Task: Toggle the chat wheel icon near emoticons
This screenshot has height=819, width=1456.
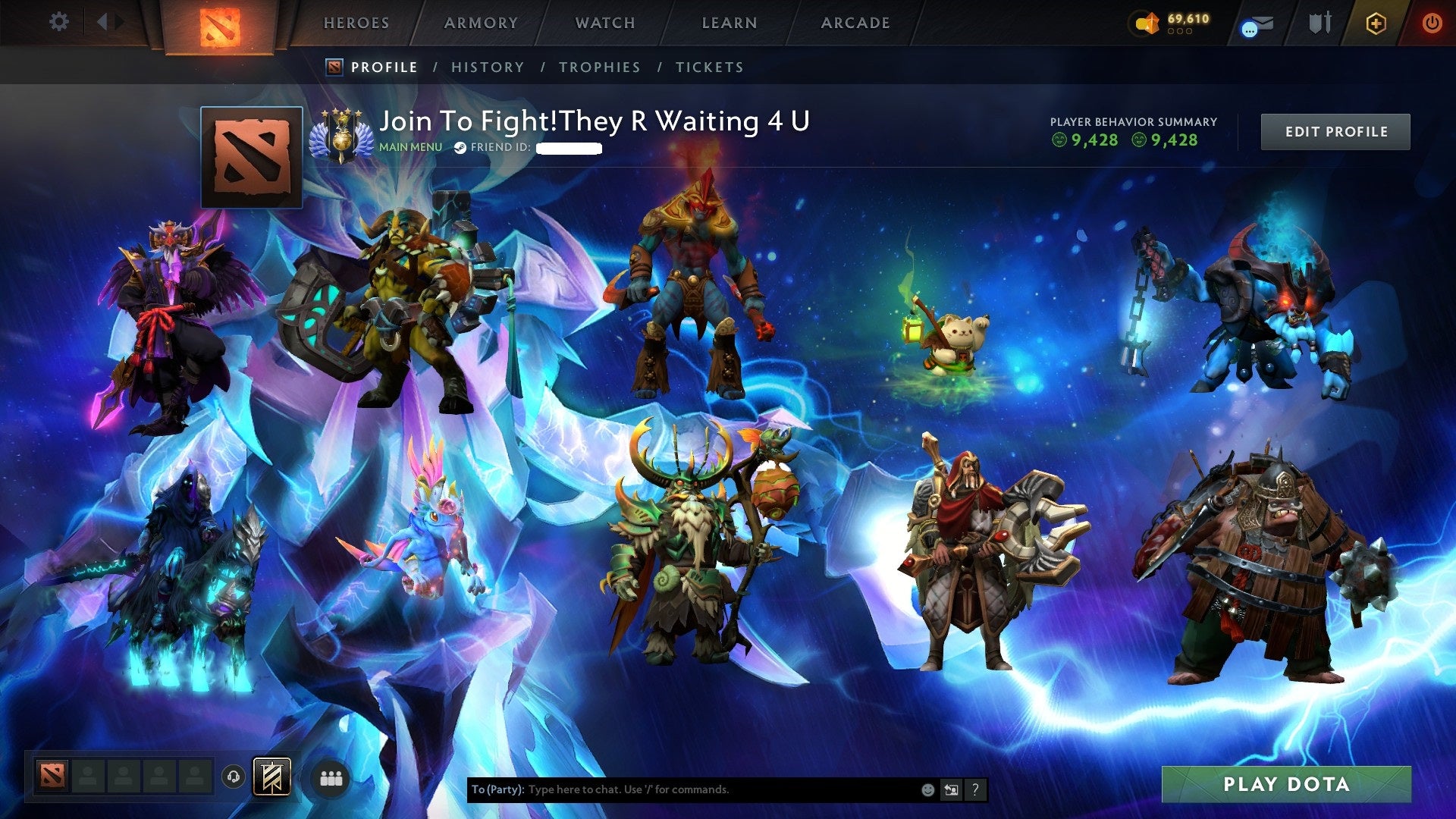Action: tap(951, 789)
